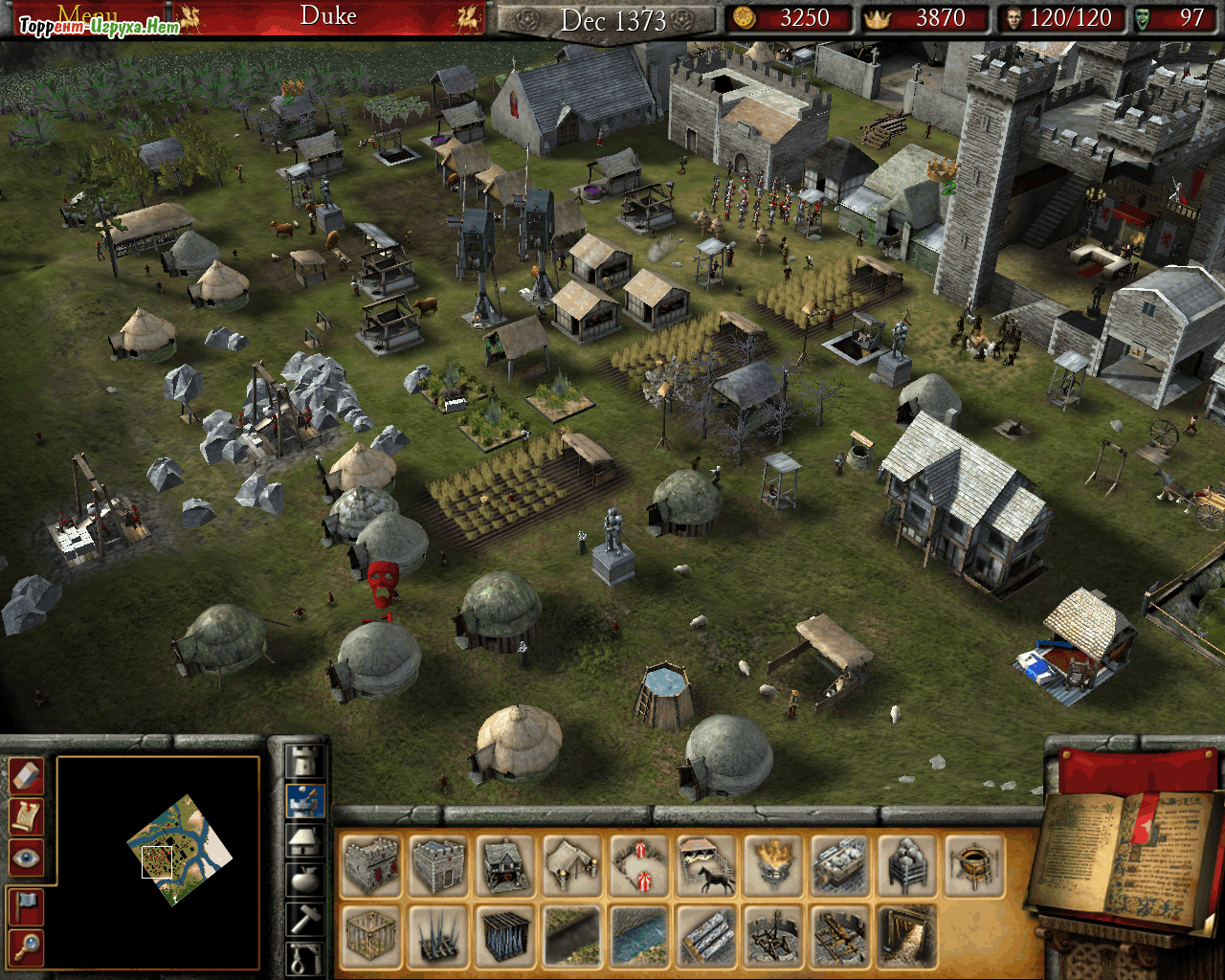The image size is (1225, 980).
Task: Choose the horse stable building
Action: click(x=706, y=864)
